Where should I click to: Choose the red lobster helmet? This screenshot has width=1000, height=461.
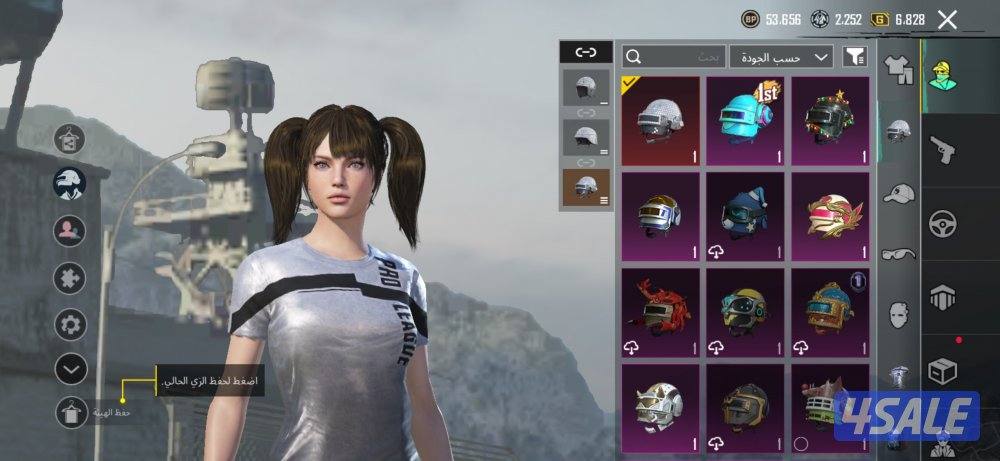pos(659,310)
